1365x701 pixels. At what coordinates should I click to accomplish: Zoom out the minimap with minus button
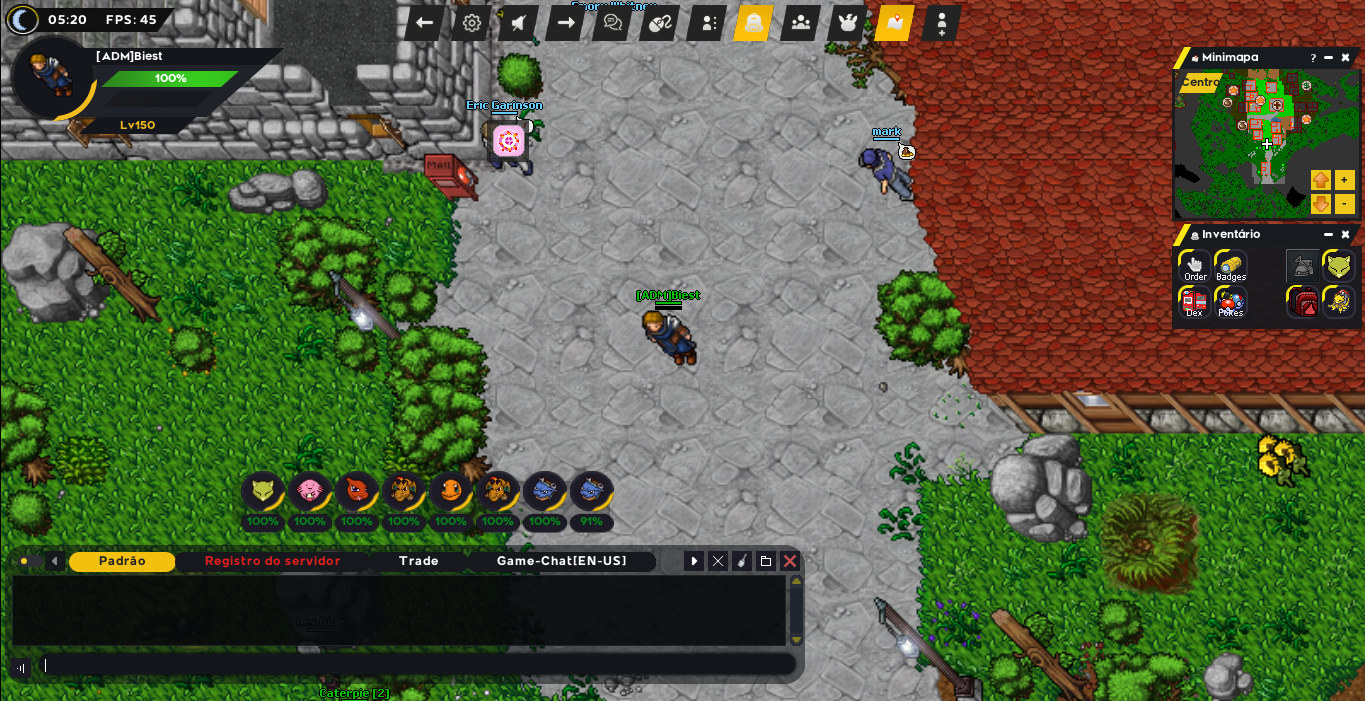(1344, 204)
